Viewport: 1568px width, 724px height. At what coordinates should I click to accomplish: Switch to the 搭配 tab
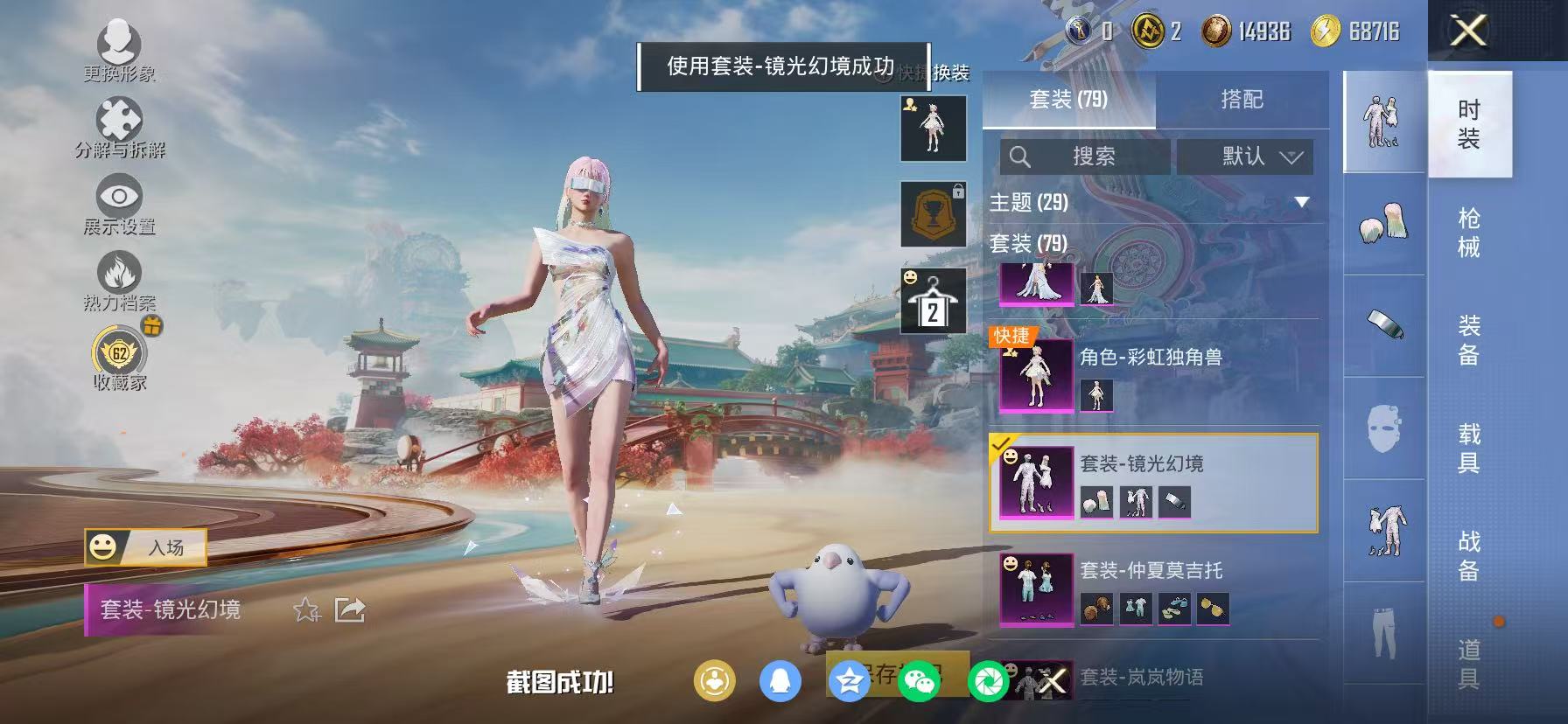pyautogui.click(x=1244, y=99)
